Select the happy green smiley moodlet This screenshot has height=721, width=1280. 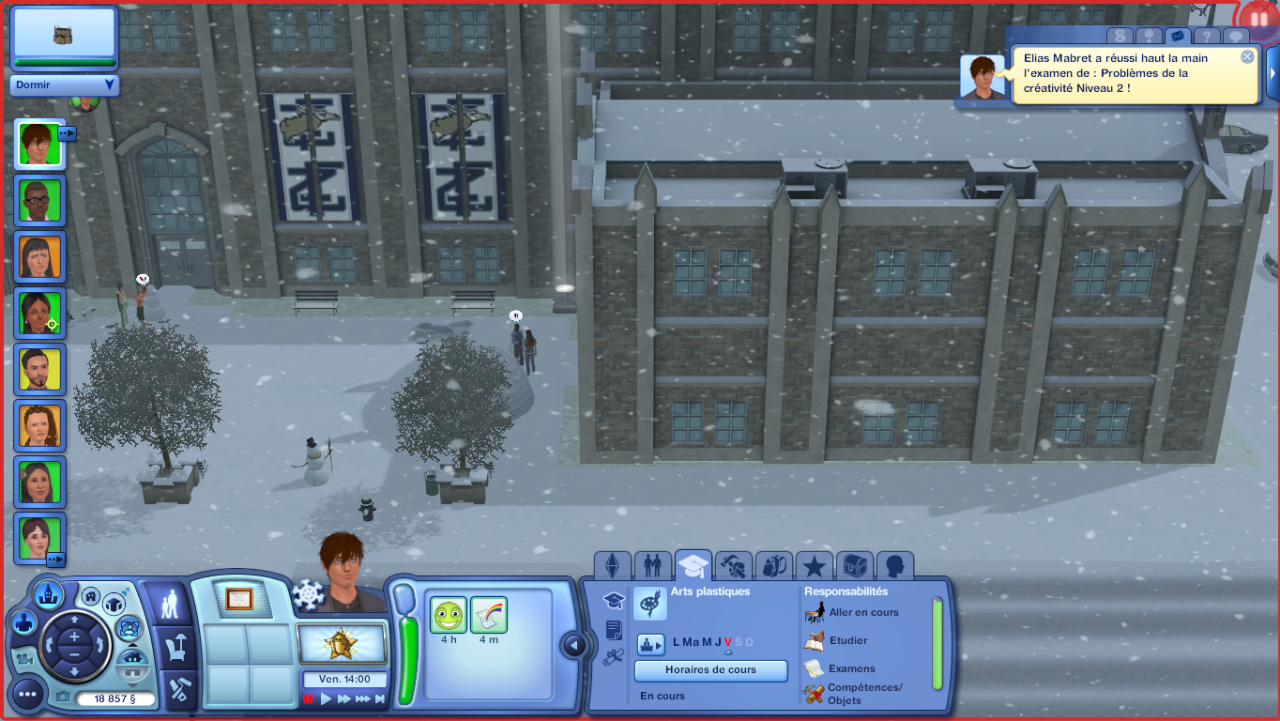(x=449, y=615)
